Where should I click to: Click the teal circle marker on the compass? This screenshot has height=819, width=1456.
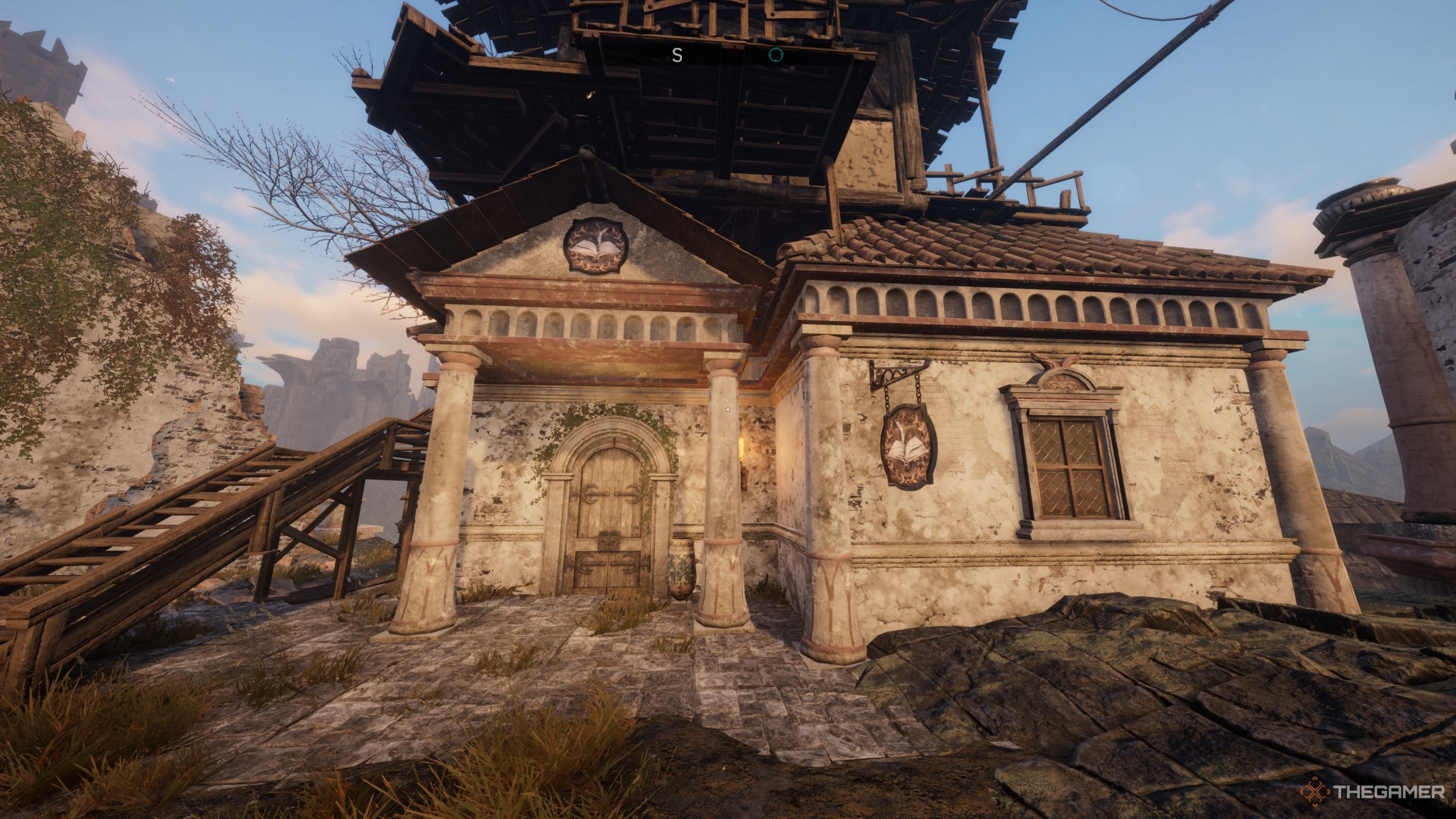[x=775, y=55]
